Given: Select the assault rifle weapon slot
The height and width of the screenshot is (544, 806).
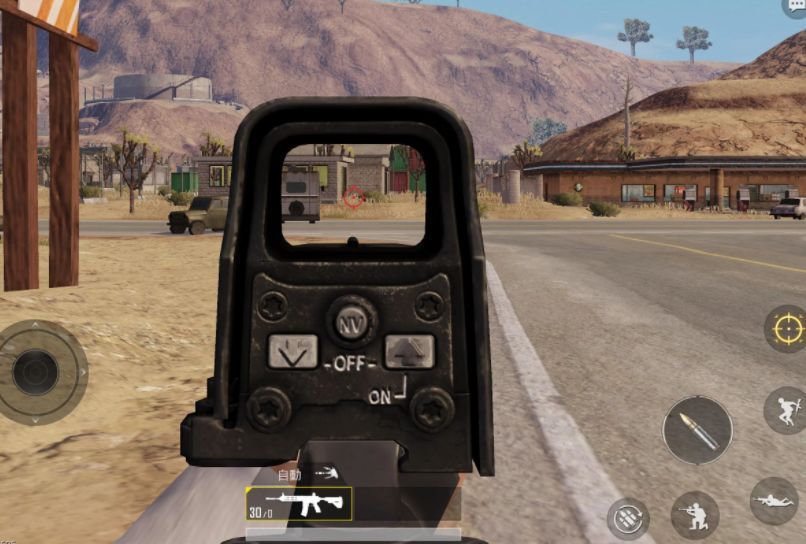Looking at the screenshot, I should coord(299,504).
